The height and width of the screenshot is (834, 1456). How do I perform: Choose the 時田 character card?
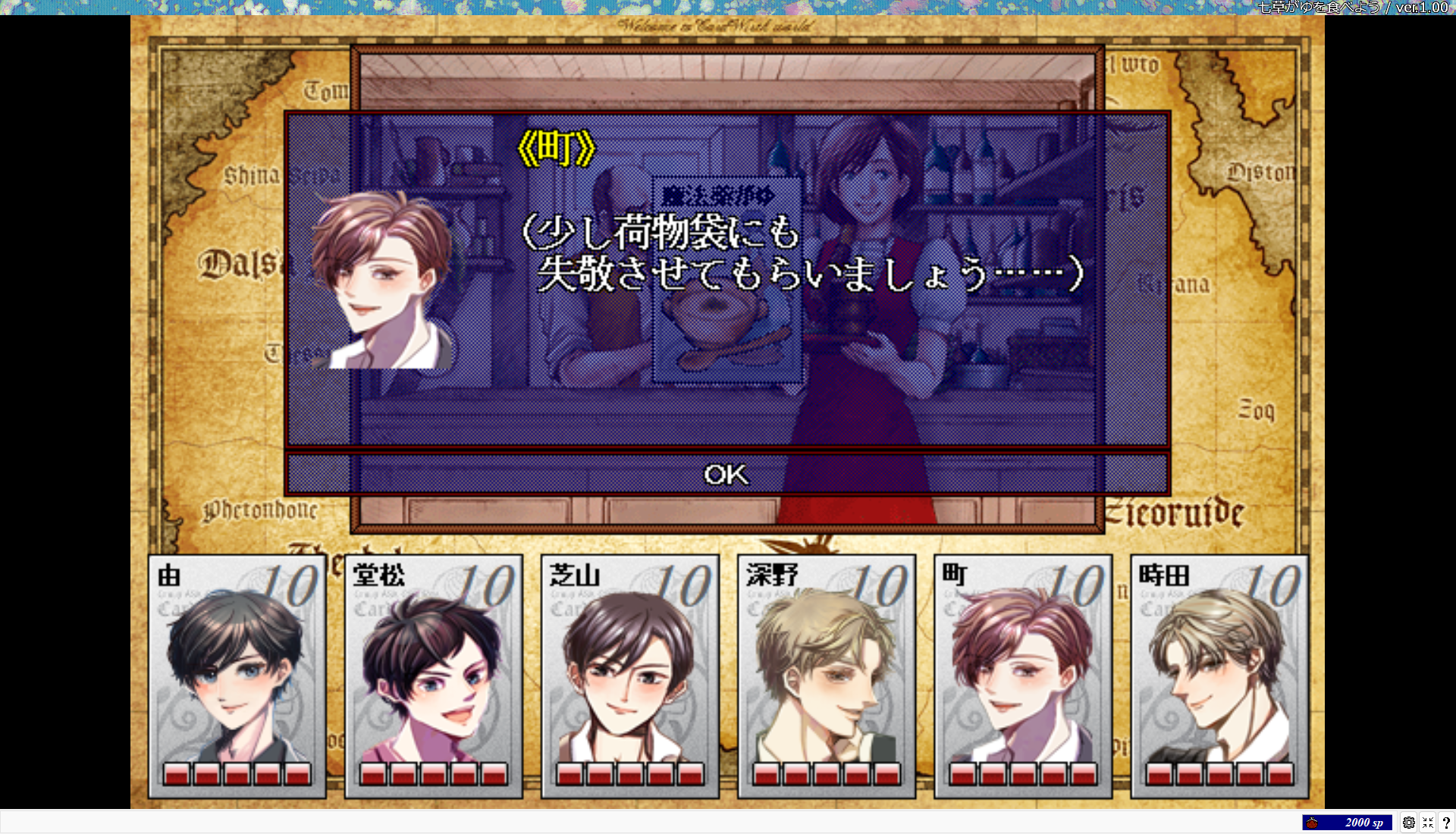1219,676
